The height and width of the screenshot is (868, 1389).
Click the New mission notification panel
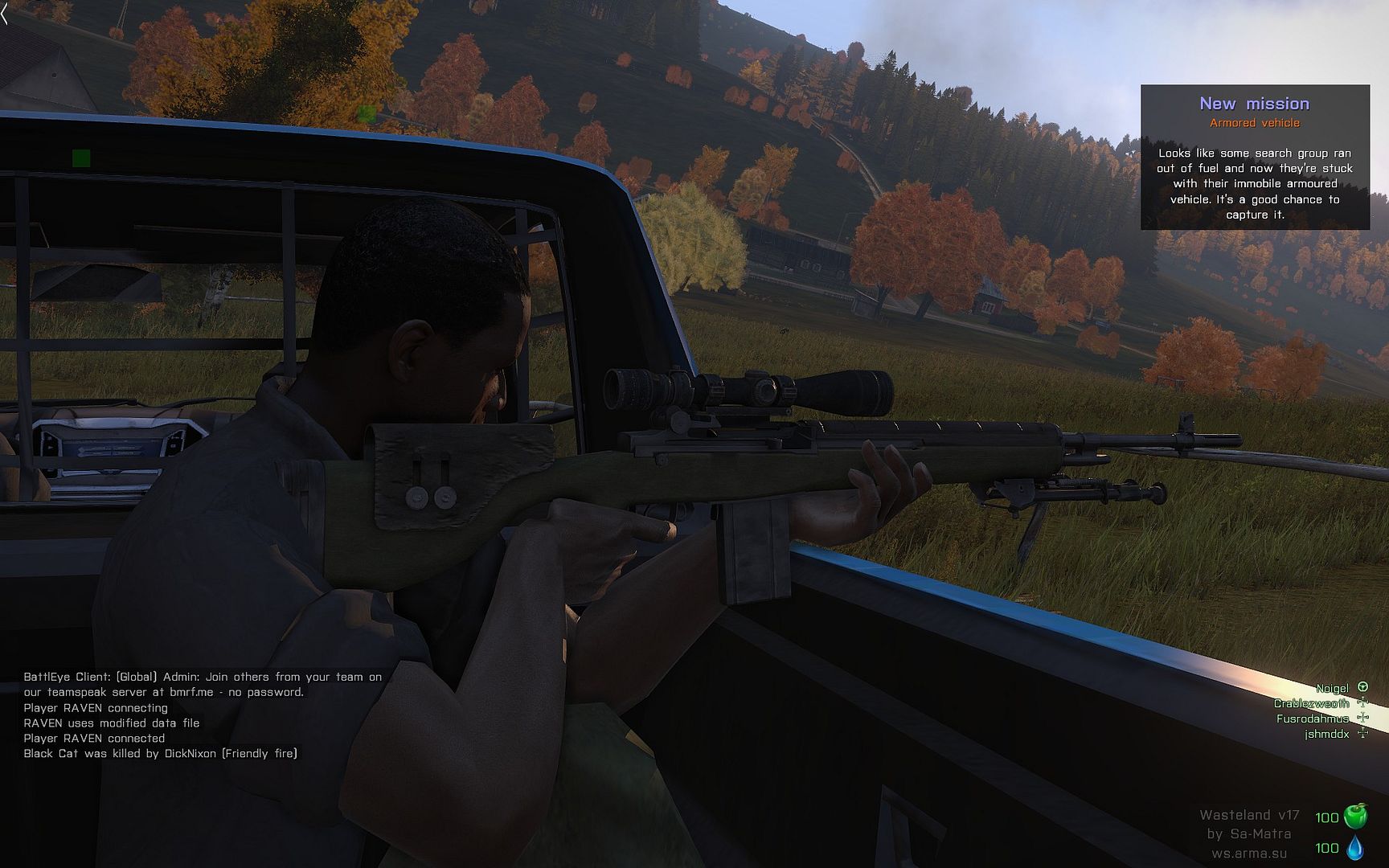click(1255, 158)
